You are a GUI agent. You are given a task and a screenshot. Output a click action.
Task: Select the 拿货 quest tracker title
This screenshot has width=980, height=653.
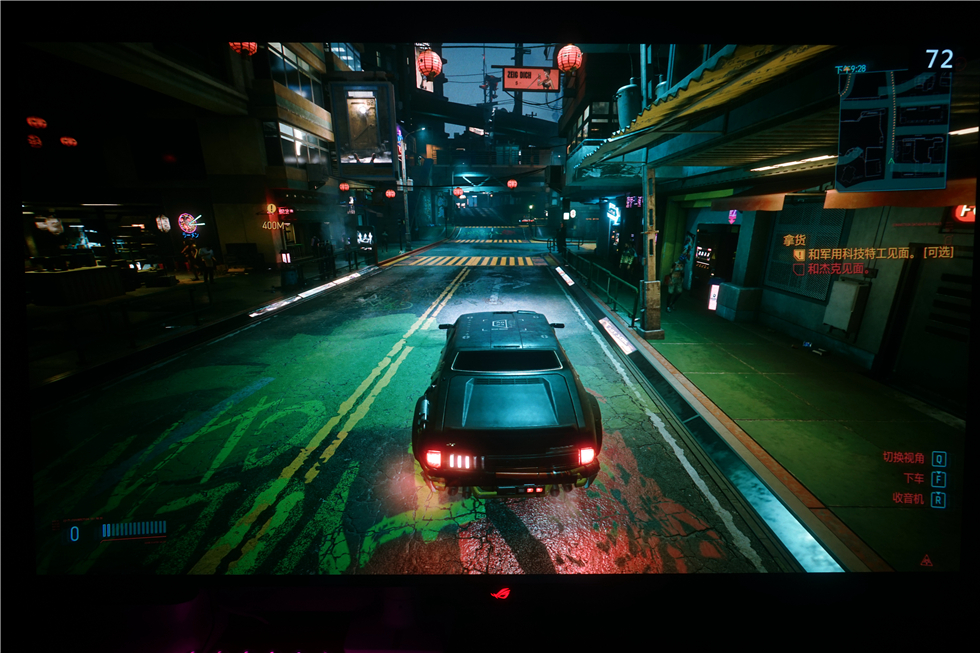794,240
